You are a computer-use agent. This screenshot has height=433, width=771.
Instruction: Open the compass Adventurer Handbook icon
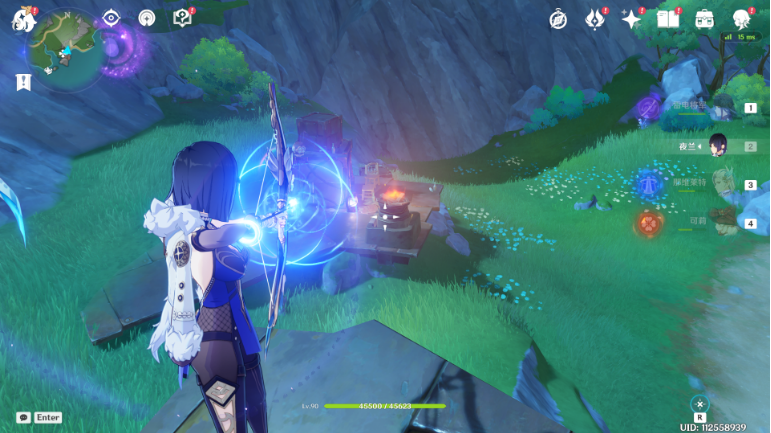pos(559,19)
